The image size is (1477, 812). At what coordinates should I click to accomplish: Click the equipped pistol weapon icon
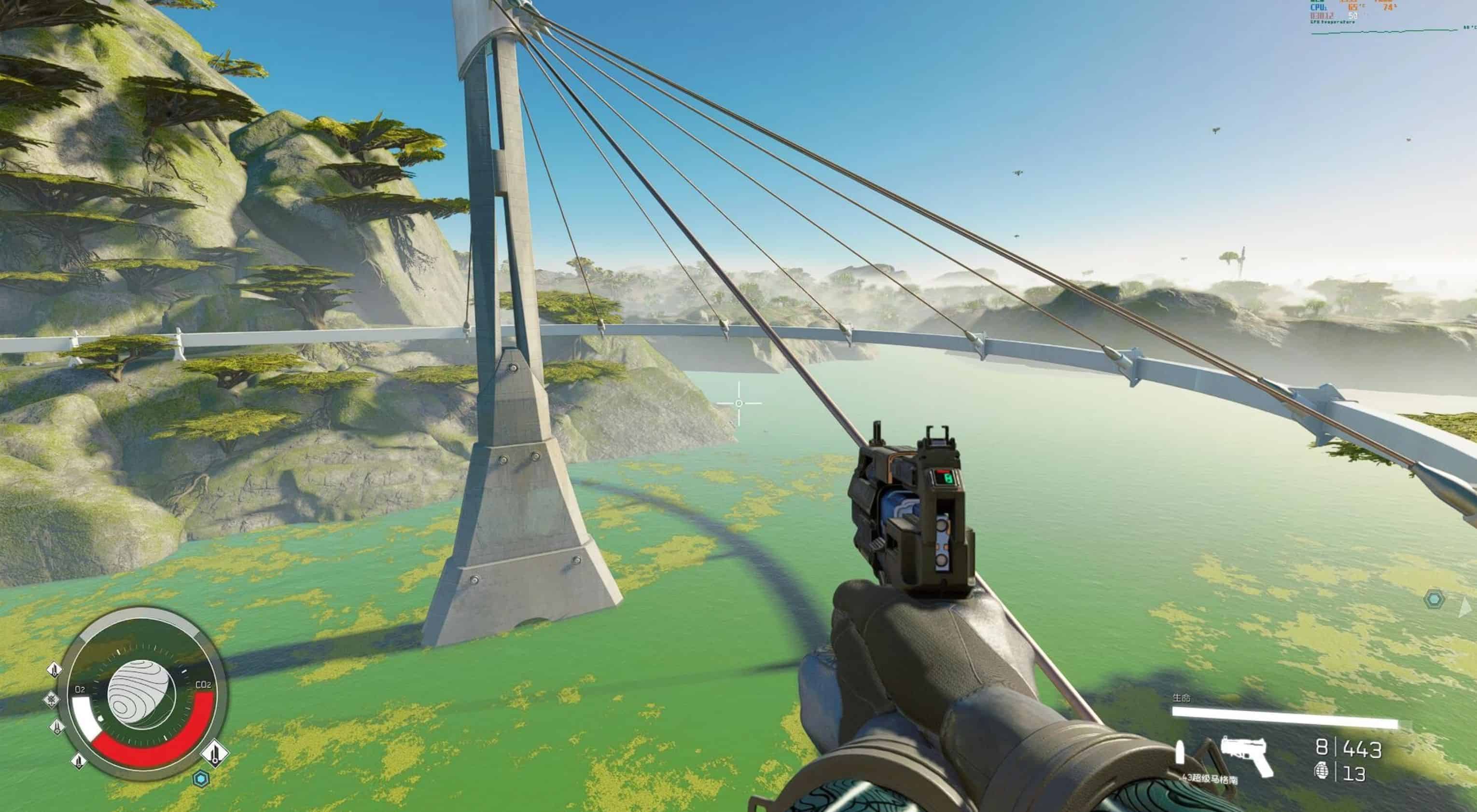(x=1246, y=755)
